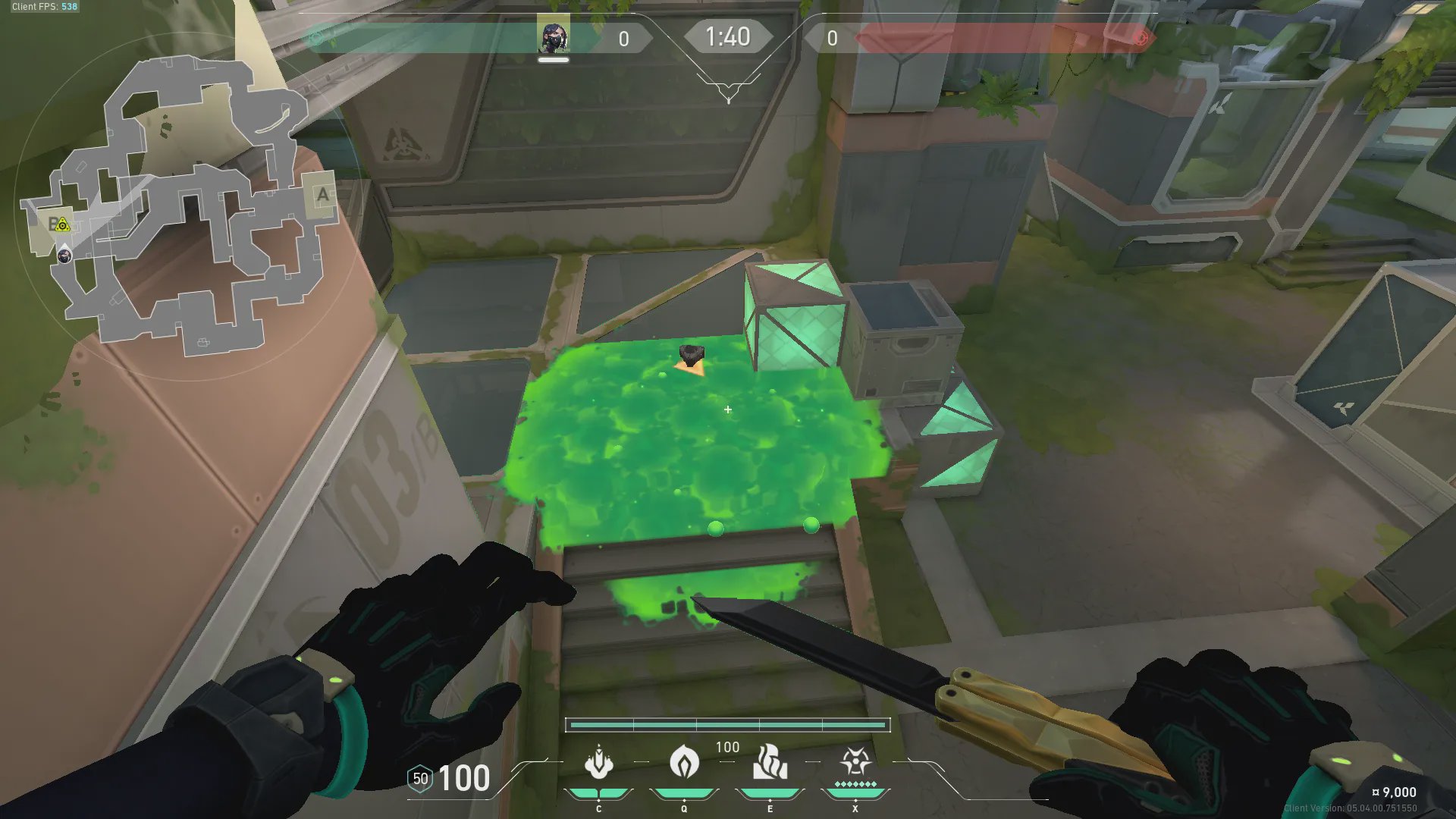Click the minimap in the corner
Image resolution: width=1456 pixels, height=819 pixels.
(x=182, y=205)
